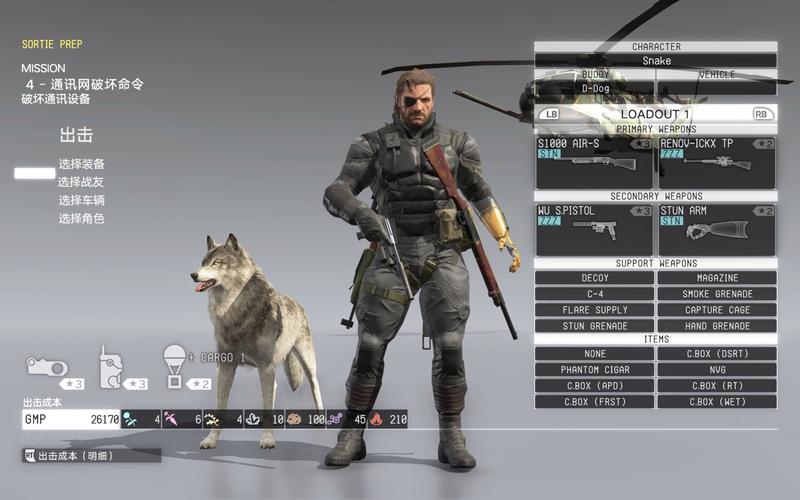Click the Snake character slot

(x=656, y=61)
